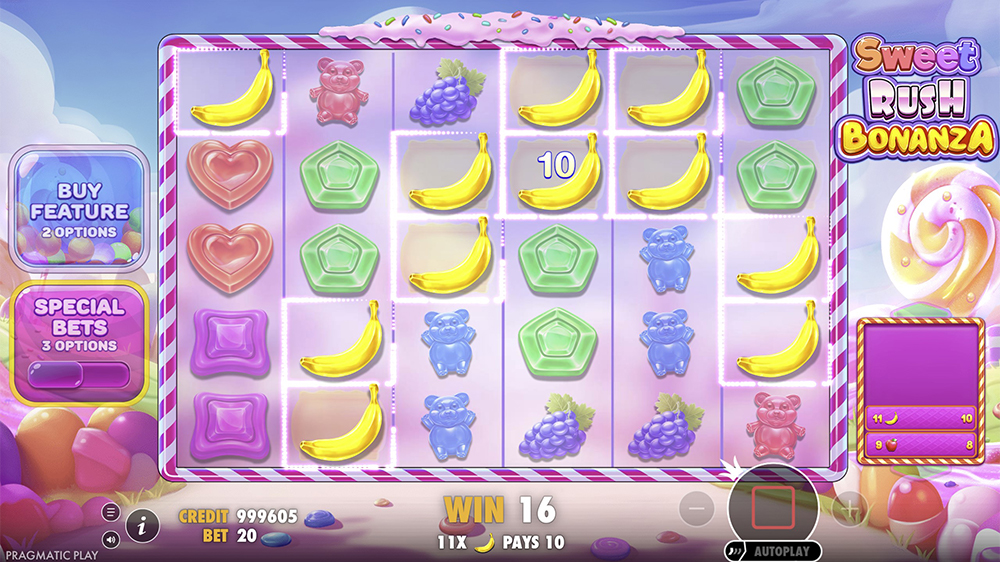Toggle the sound speaker icon
This screenshot has width=1000, height=562.
coord(111,538)
